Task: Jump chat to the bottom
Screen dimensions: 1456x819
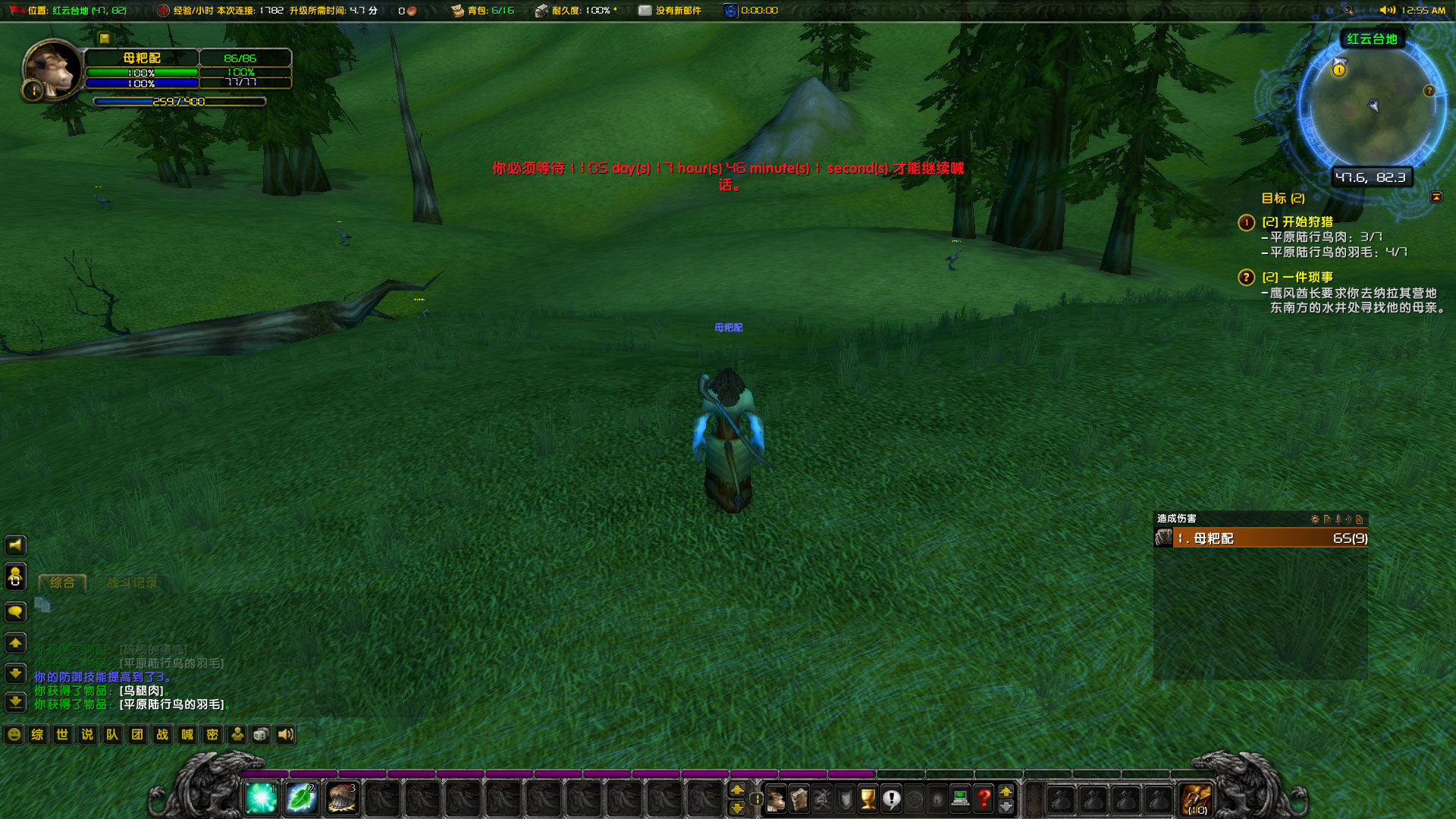Action: pos(15,702)
